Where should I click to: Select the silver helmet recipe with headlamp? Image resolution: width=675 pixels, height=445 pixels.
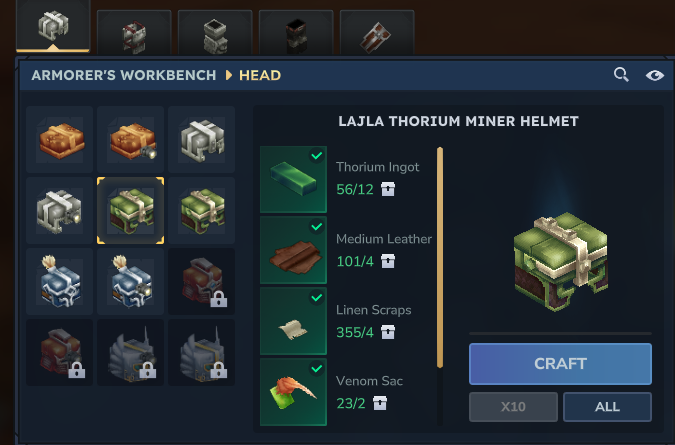(x=60, y=211)
